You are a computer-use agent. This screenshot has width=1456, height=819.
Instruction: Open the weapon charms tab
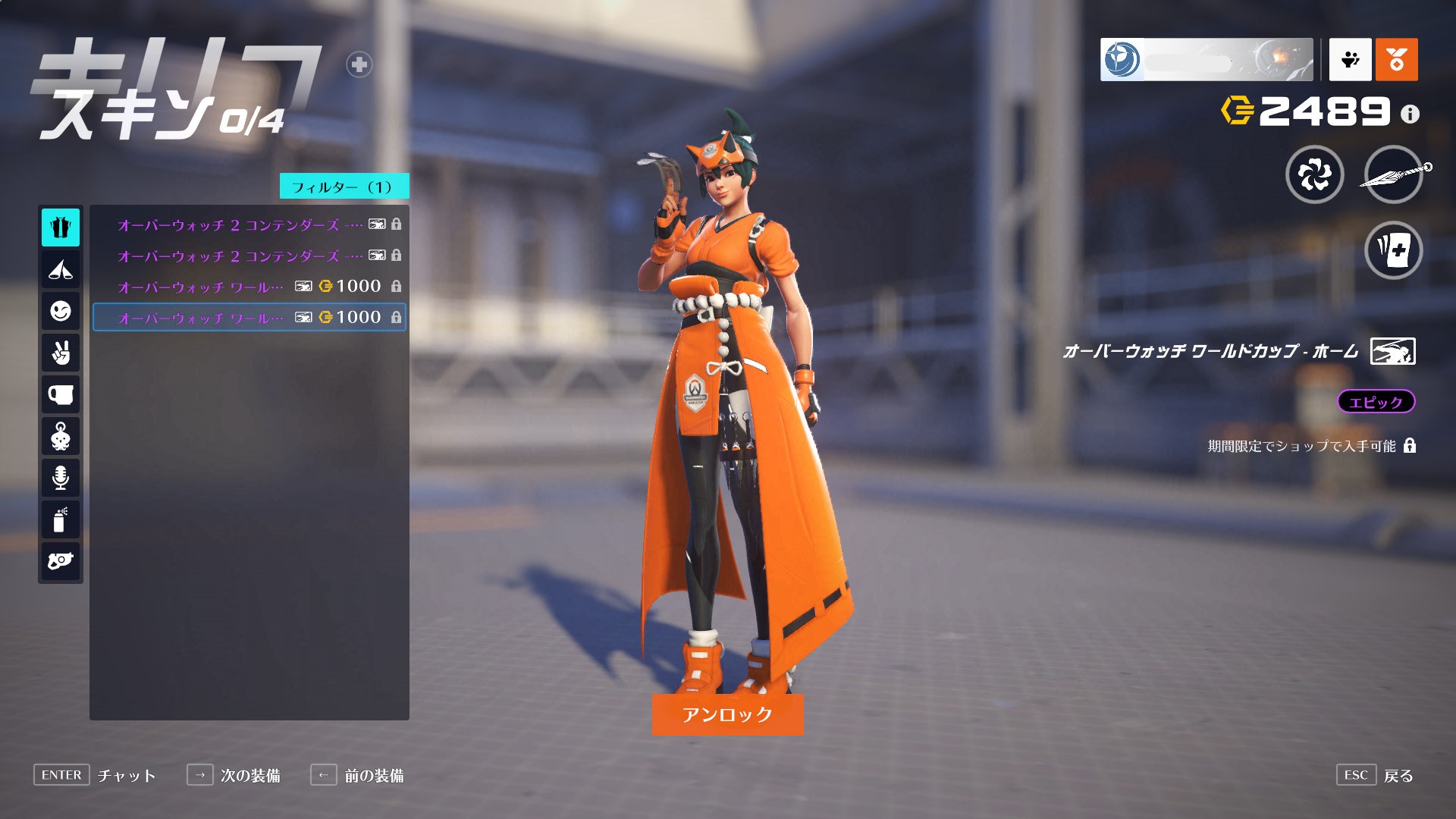point(61,437)
